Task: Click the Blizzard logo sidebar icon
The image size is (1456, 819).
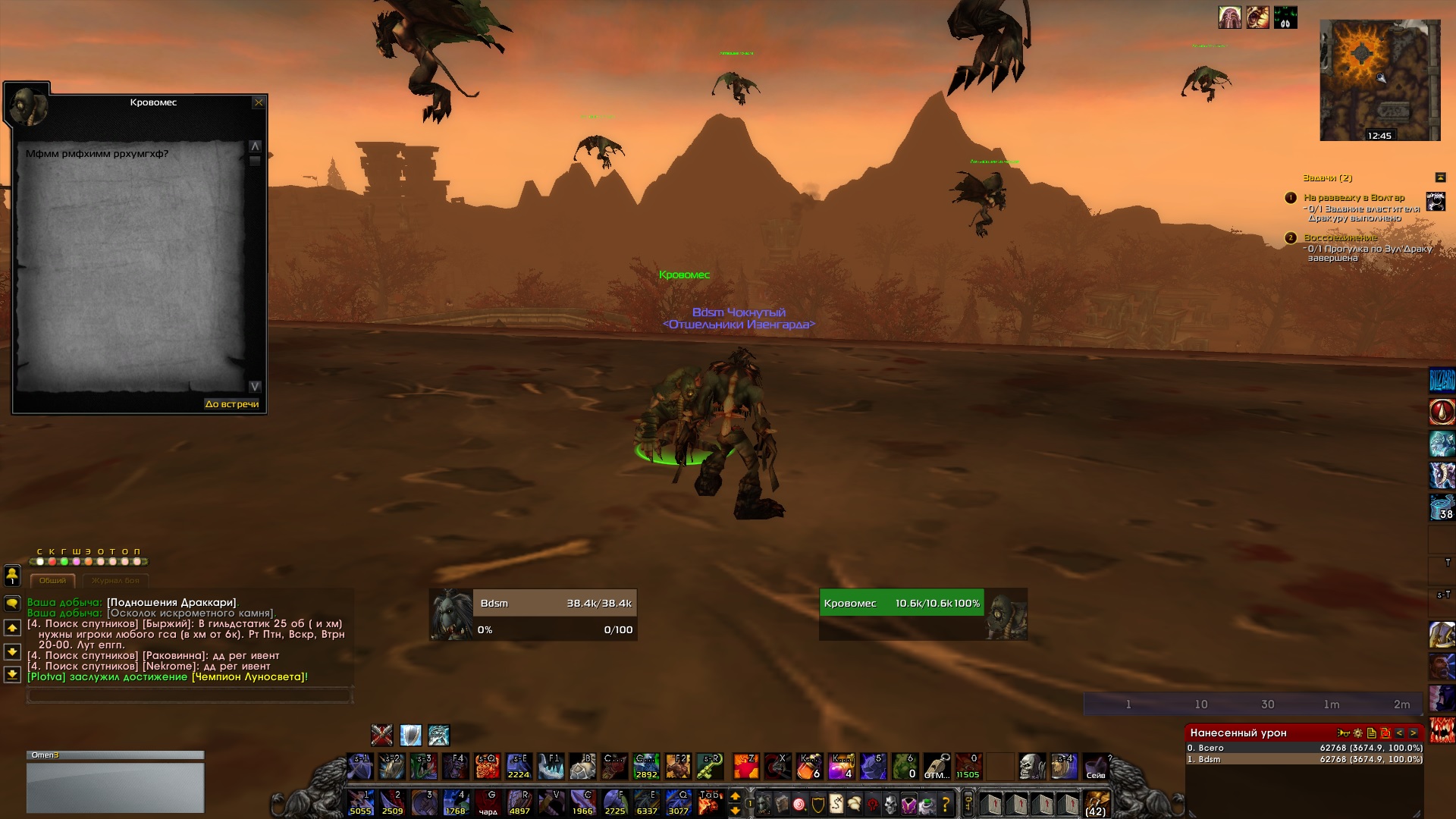Action: (1442, 380)
